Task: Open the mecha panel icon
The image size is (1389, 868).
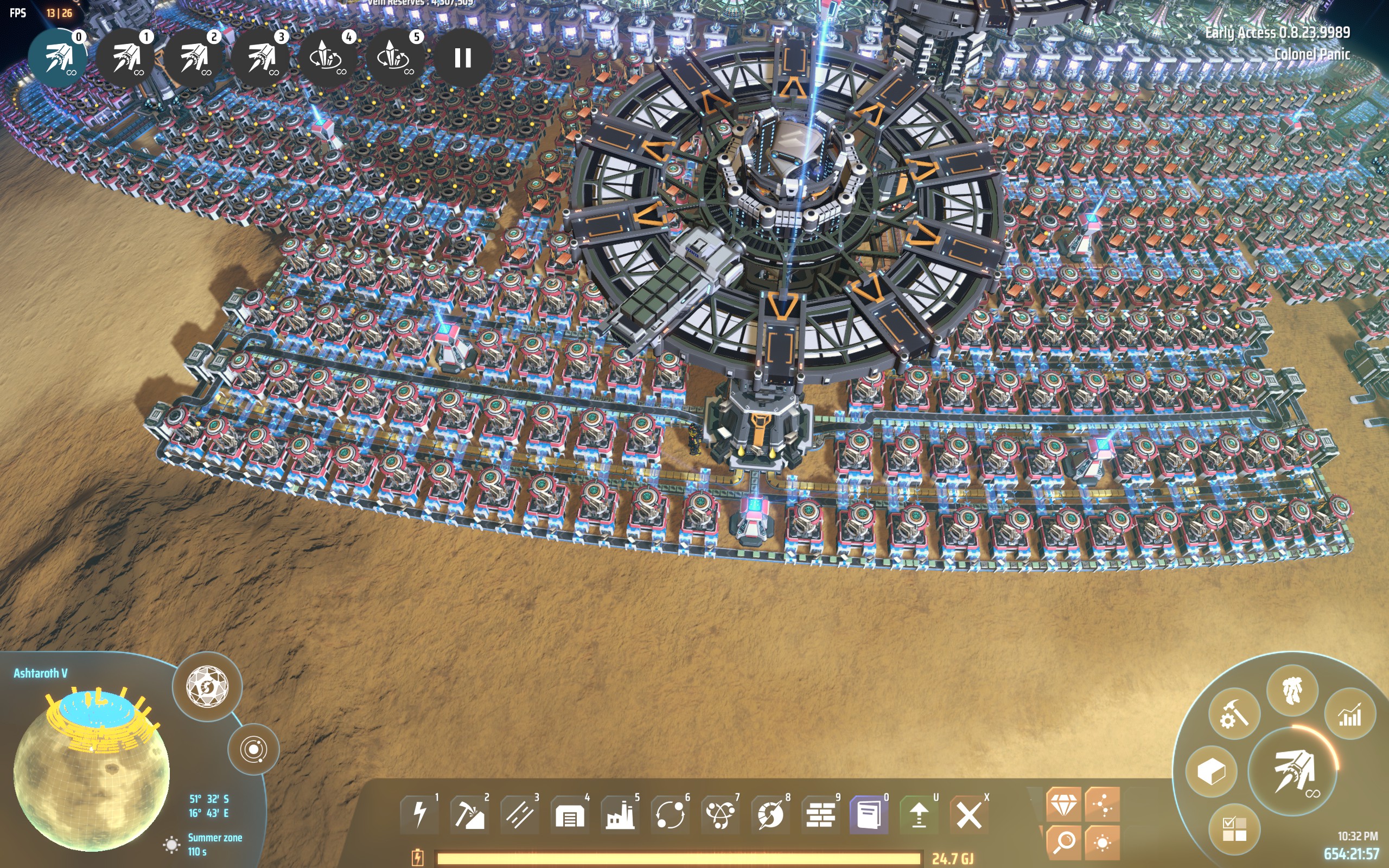Action: [x=1291, y=690]
